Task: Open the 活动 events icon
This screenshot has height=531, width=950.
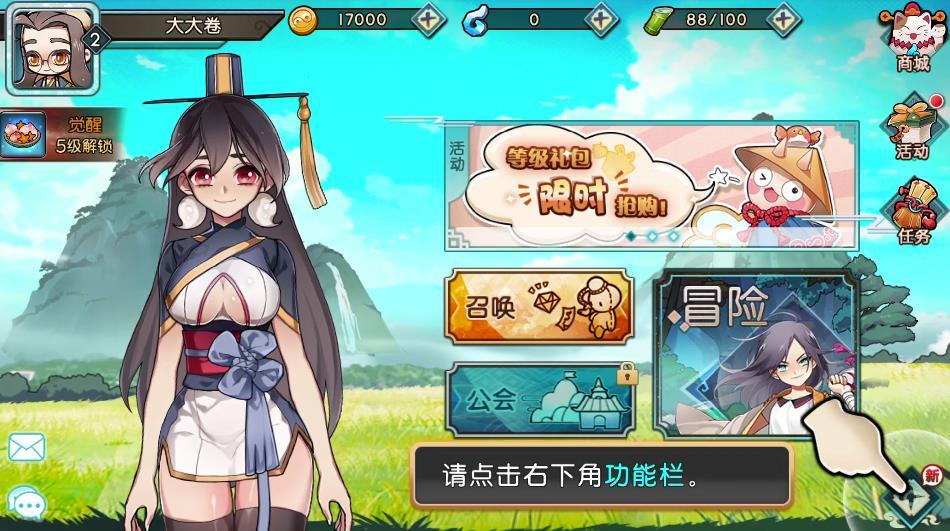Action: (x=912, y=127)
